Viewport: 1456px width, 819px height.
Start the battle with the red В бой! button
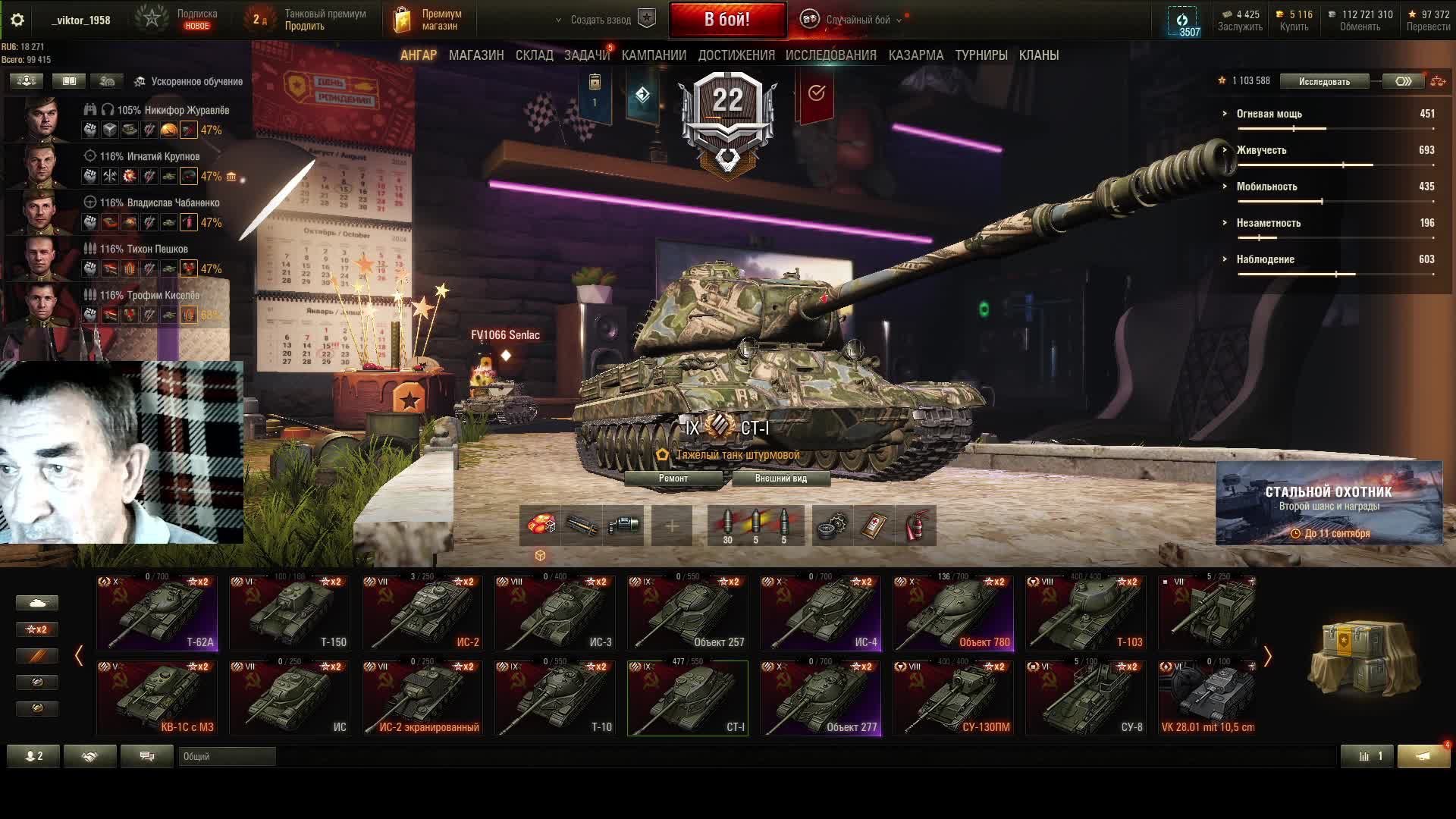click(x=727, y=20)
